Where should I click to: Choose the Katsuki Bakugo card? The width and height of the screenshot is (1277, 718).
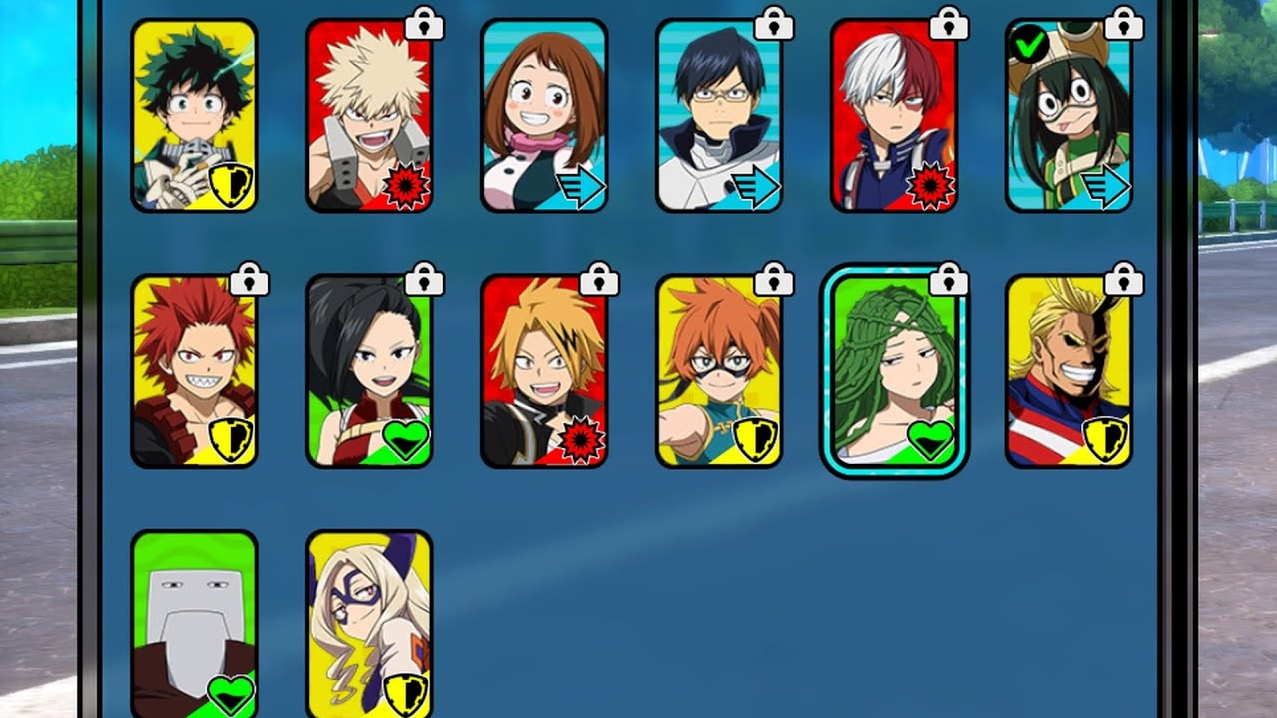(369, 115)
